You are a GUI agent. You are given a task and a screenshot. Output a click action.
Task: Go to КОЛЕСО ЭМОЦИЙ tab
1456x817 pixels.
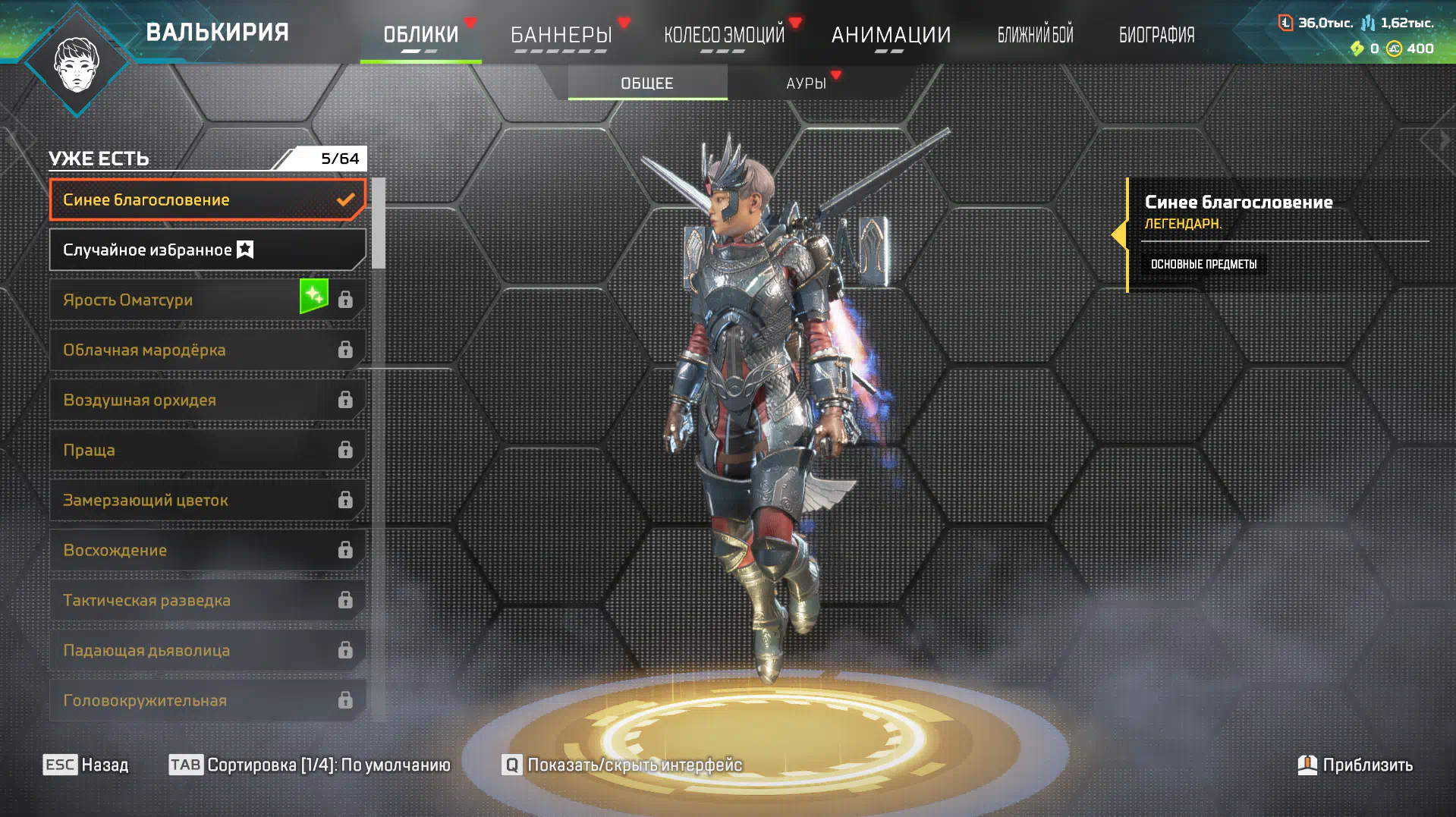coord(724,34)
